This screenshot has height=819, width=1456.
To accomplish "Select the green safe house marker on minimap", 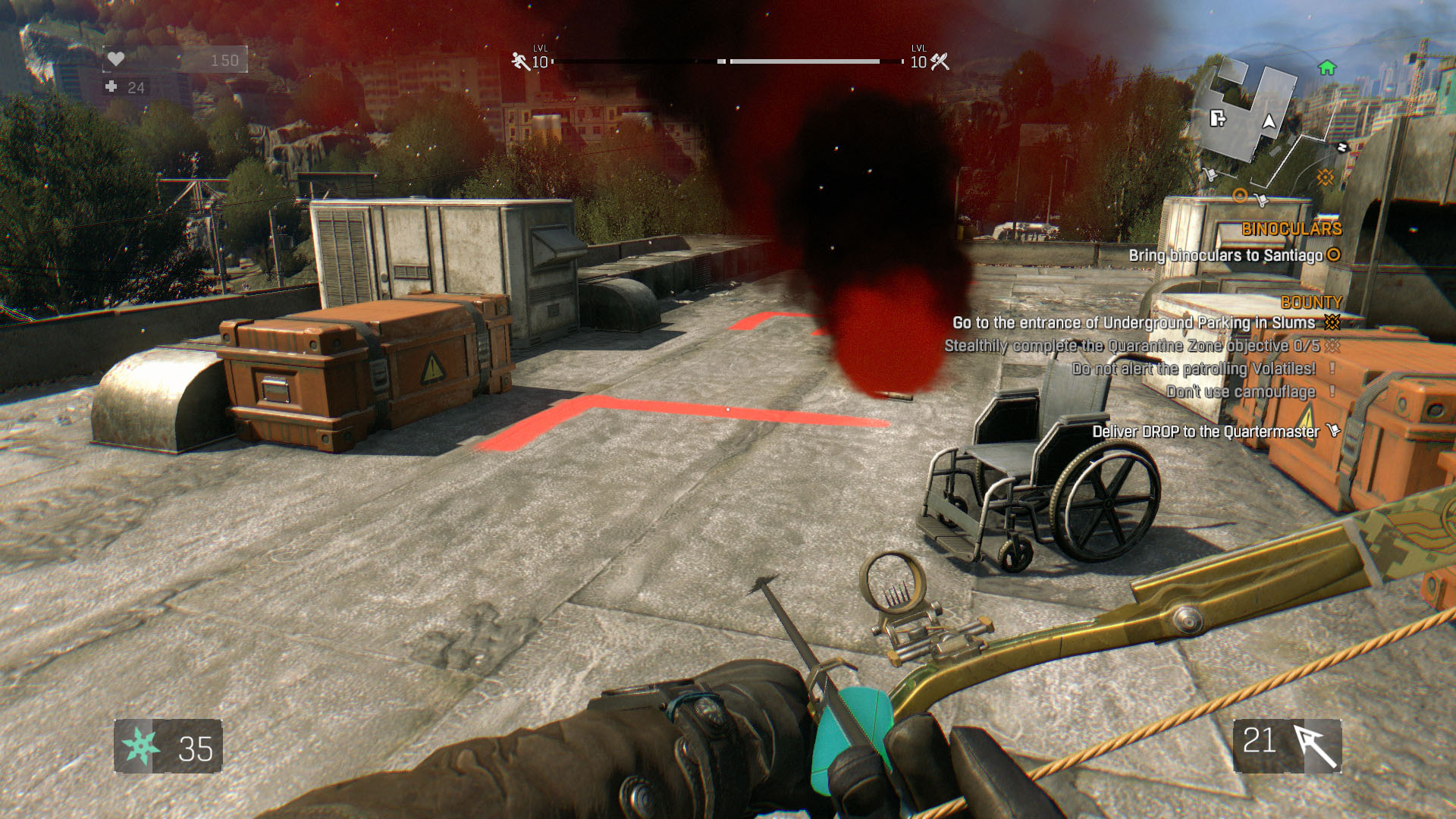I will click(x=1326, y=68).
